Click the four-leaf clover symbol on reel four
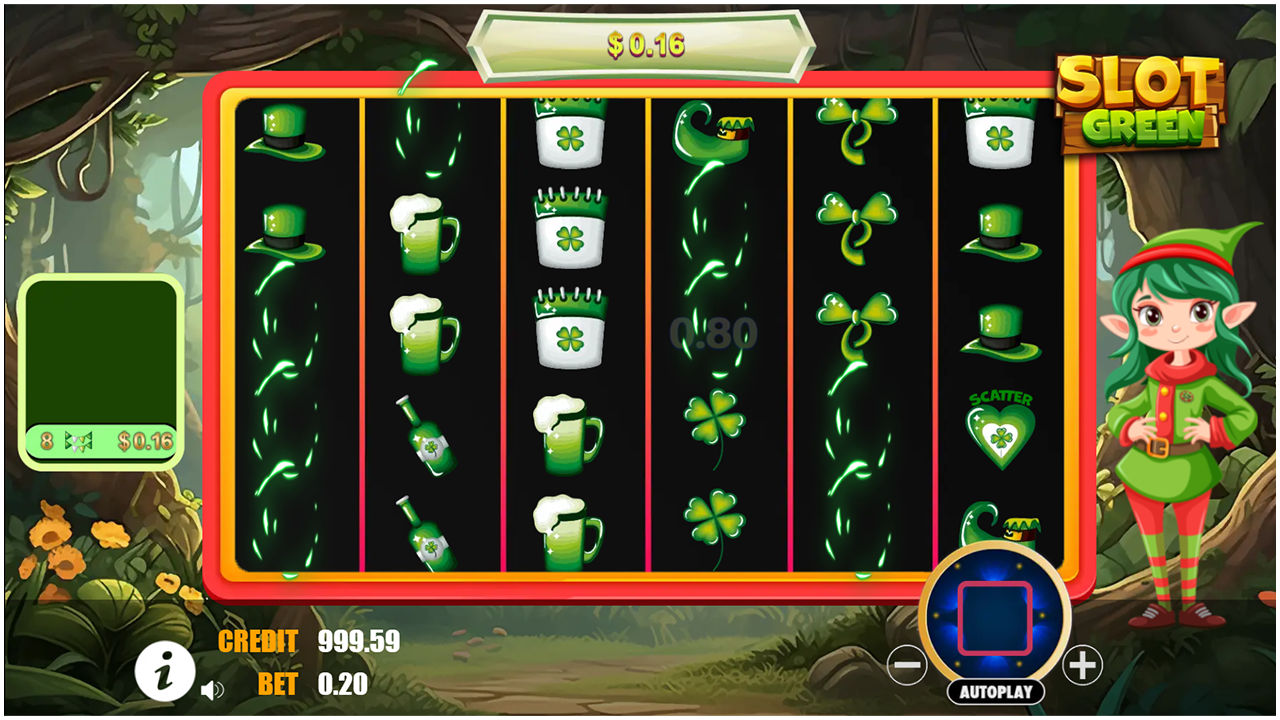Screen dimensions: 1280x720 click(714, 420)
